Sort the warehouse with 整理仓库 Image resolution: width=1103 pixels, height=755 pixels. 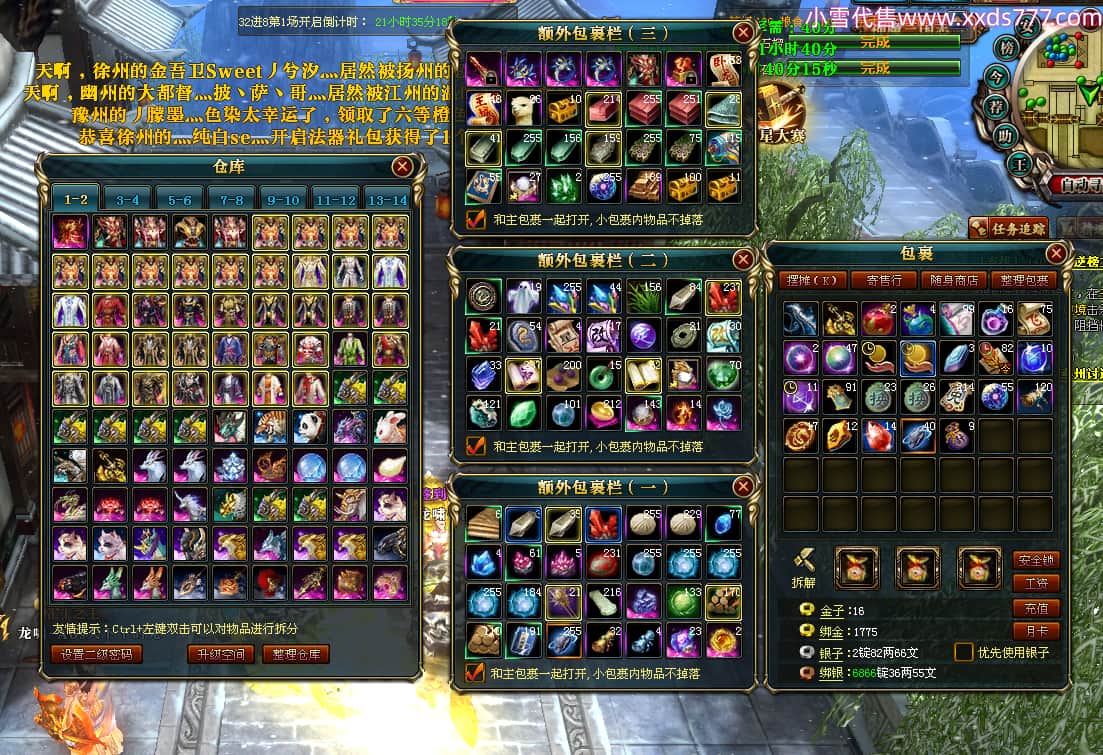pyautogui.click(x=296, y=654)
